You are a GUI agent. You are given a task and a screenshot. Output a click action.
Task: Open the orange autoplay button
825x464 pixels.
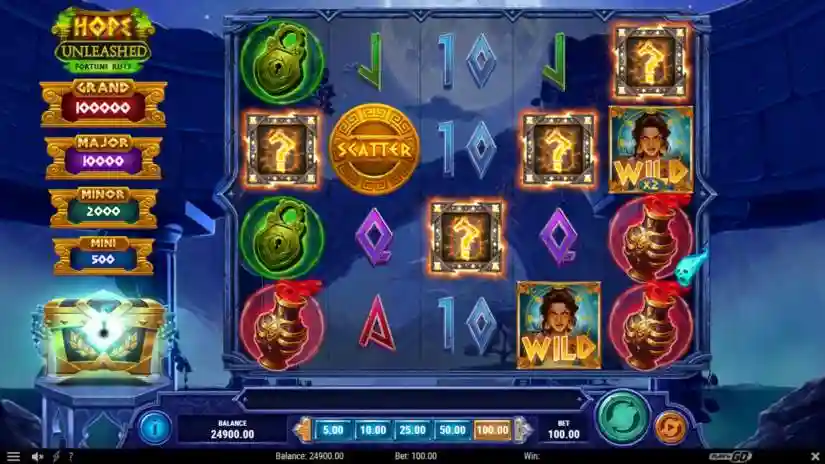(670, 428)
